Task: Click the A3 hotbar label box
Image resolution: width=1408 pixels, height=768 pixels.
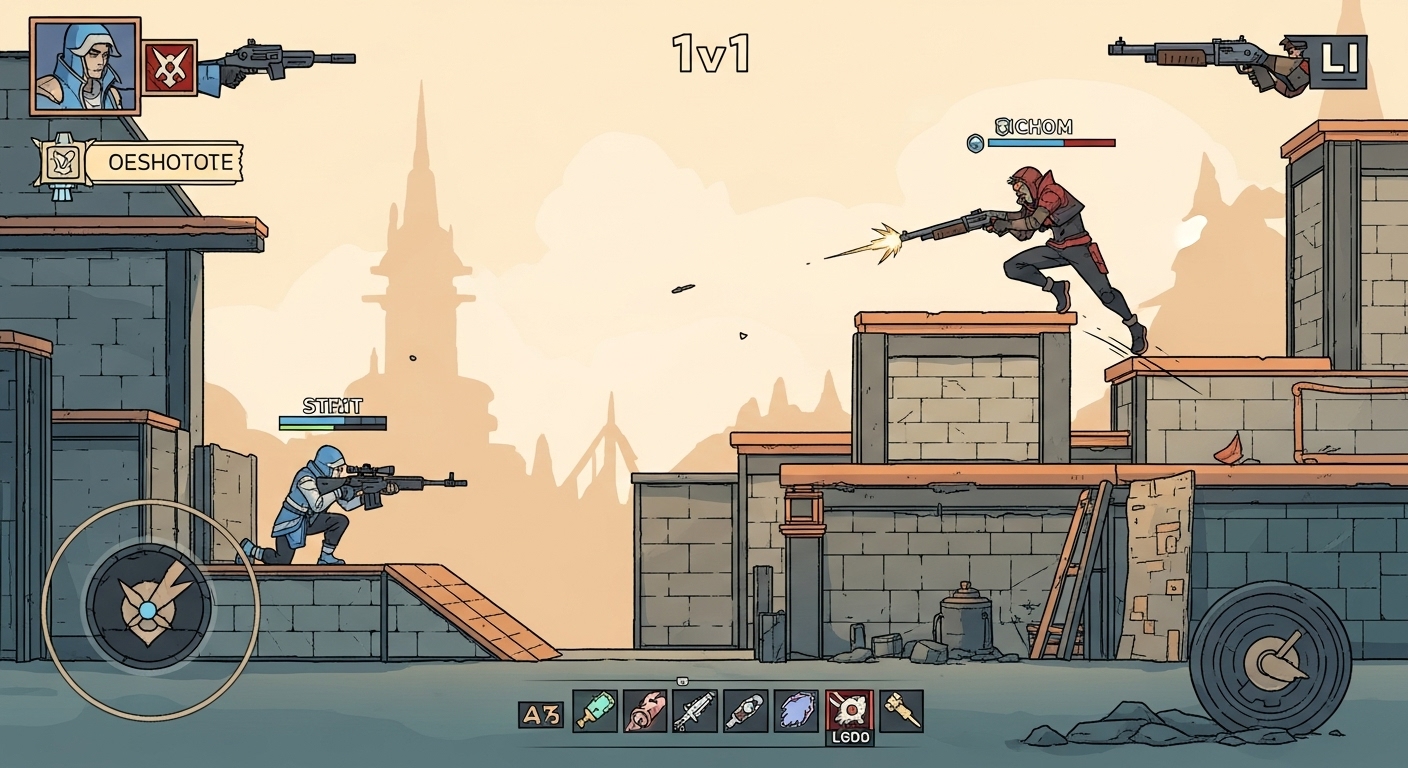Action: pyautogui.click(x=541, y=714)
